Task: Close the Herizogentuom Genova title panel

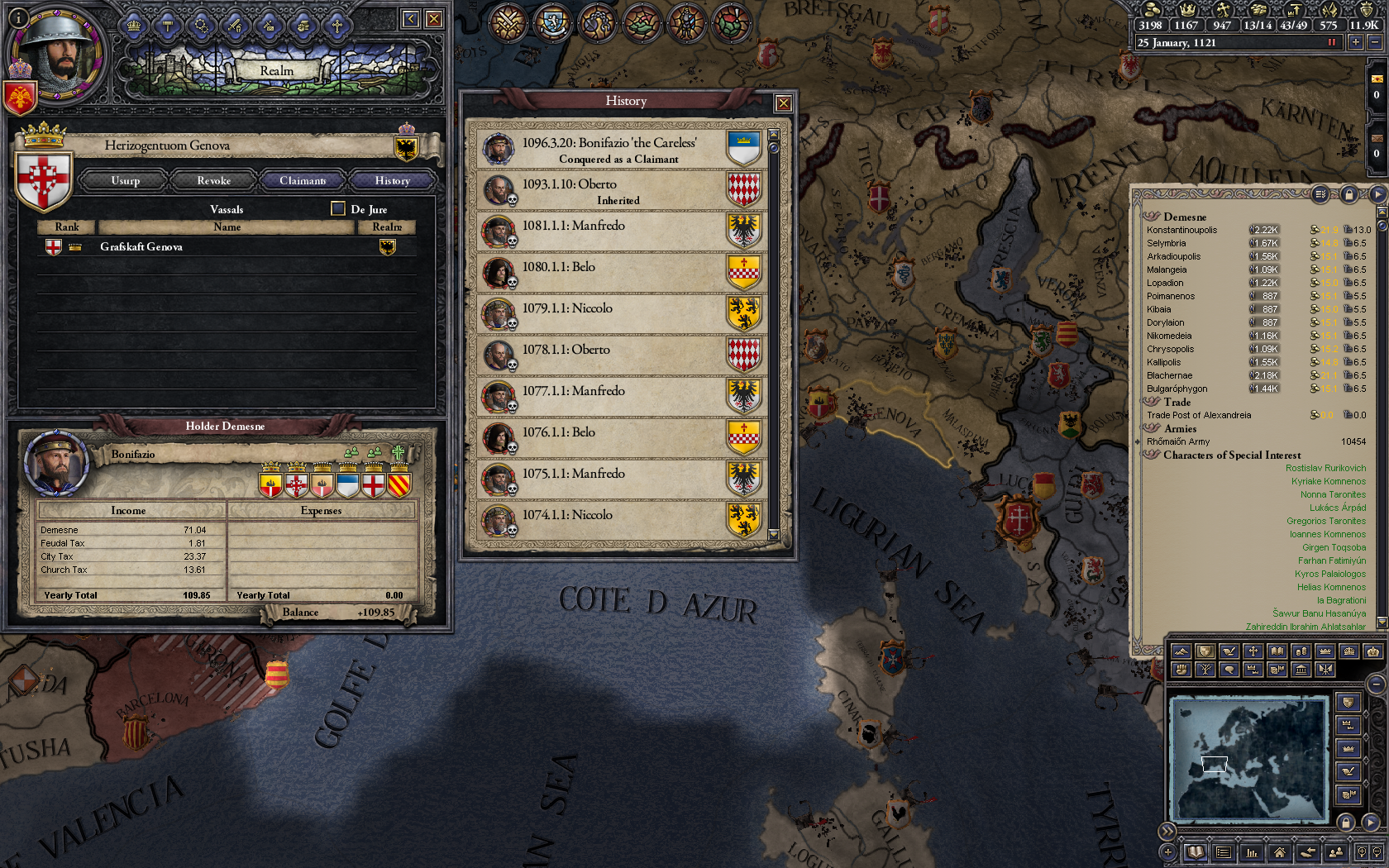Action: tap(433, 19)
